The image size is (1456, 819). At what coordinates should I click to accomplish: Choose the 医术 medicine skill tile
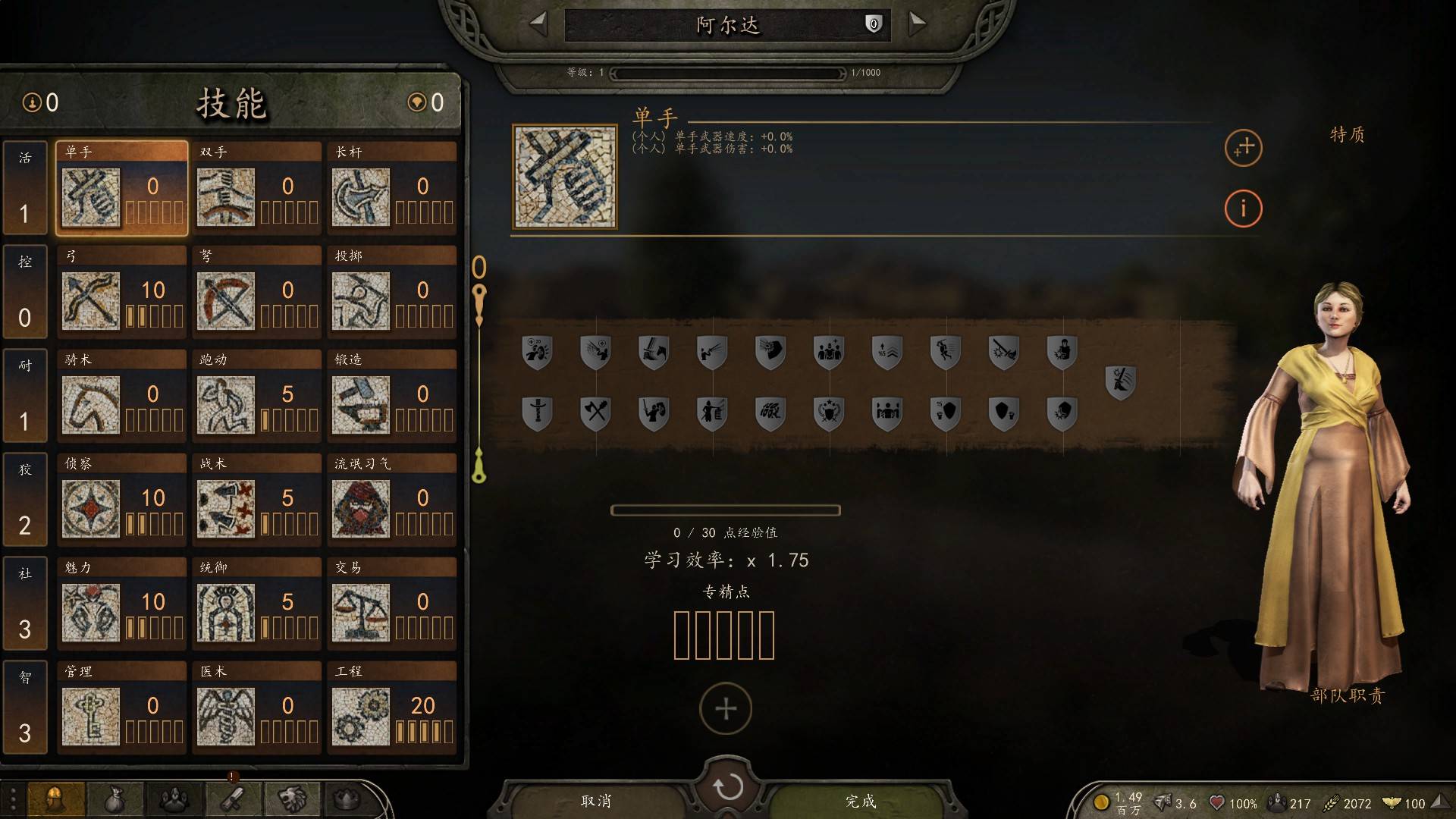pos(256,708)
